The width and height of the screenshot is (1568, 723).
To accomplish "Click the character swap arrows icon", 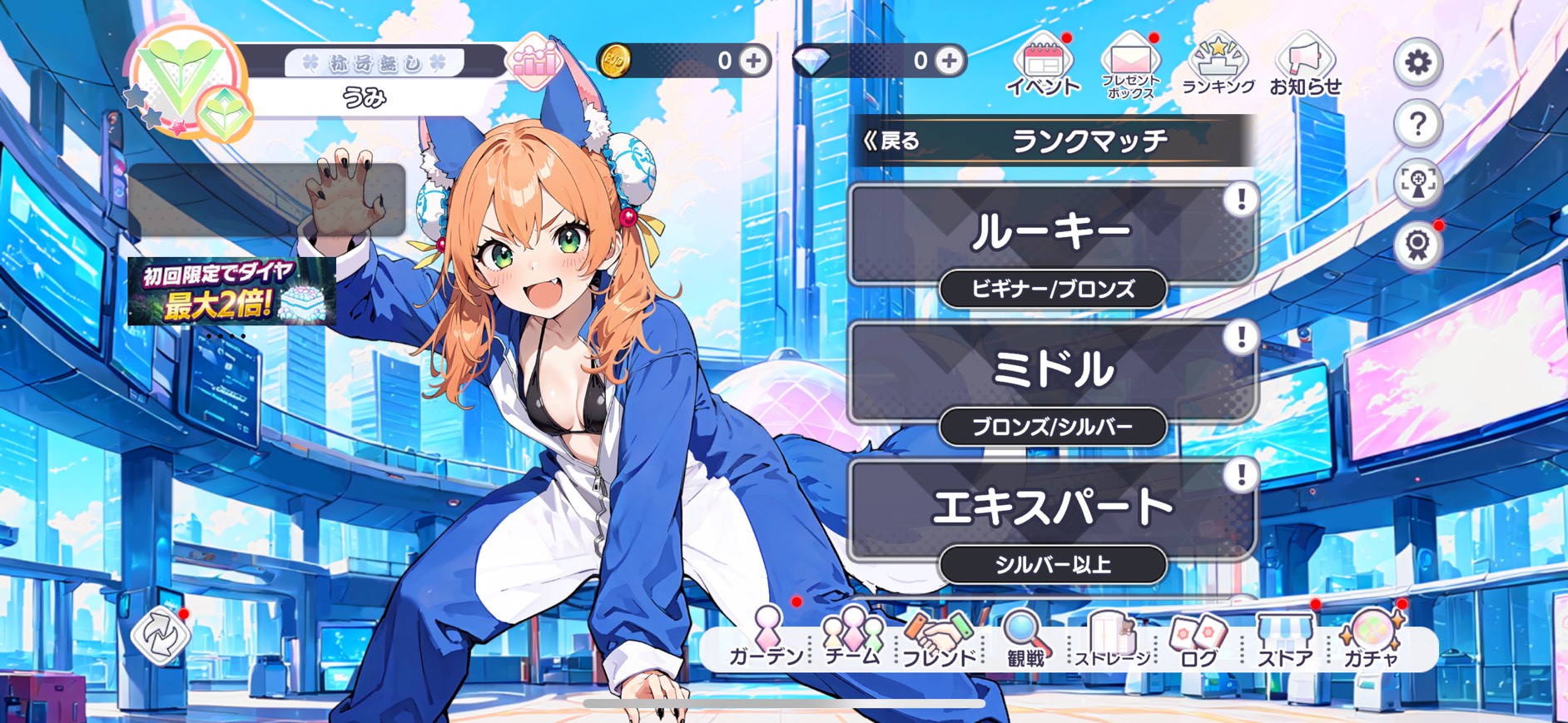I will point(160,636).
